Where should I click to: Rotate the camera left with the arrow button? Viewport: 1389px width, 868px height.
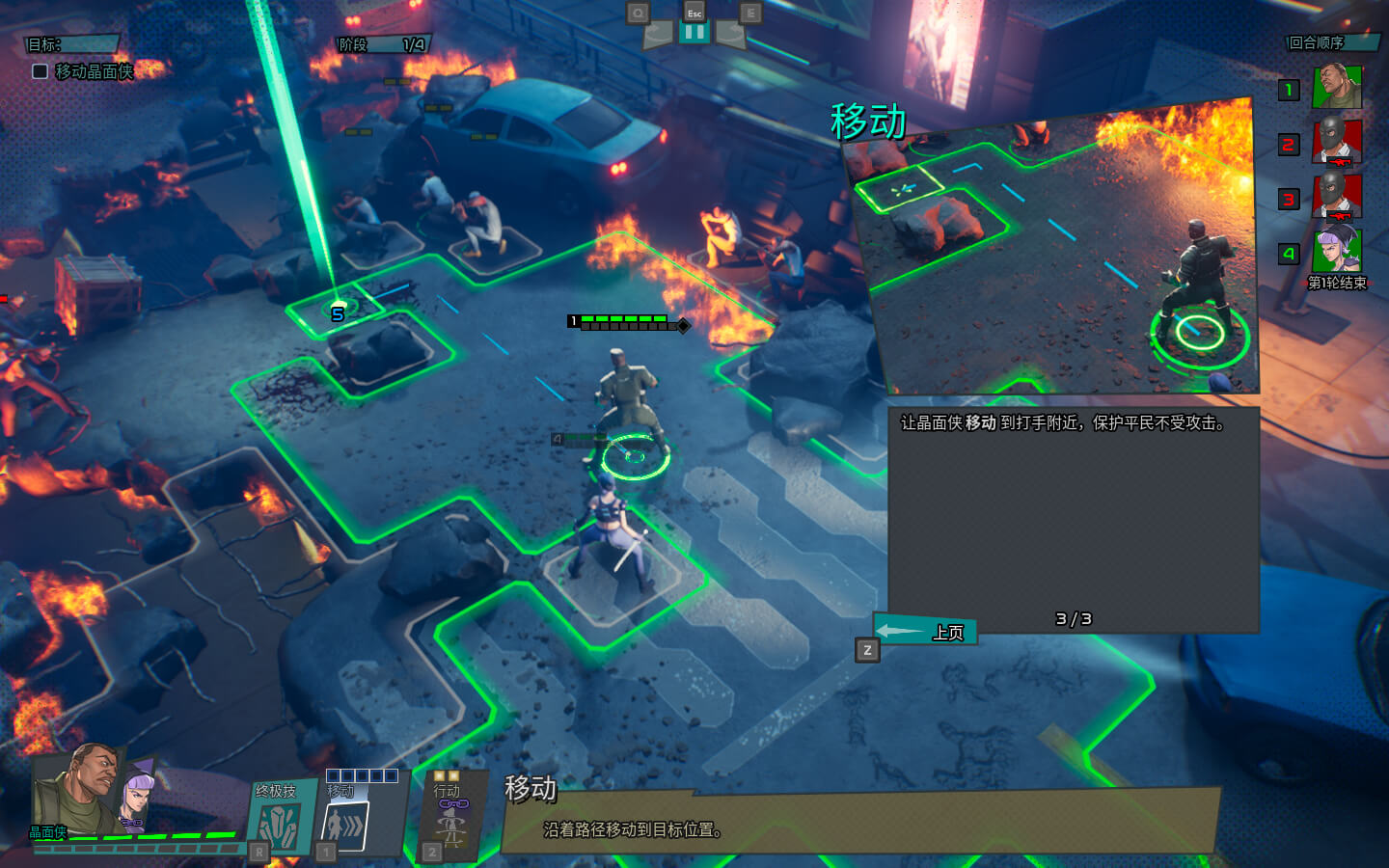pos(658,35)
